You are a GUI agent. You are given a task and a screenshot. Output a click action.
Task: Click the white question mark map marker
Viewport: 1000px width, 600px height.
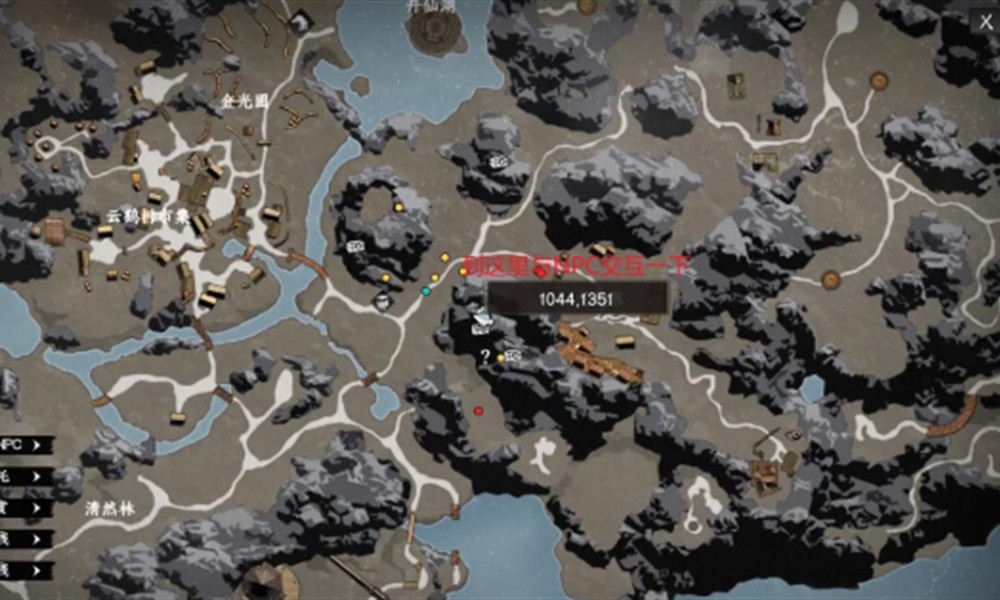coord(485,355)
